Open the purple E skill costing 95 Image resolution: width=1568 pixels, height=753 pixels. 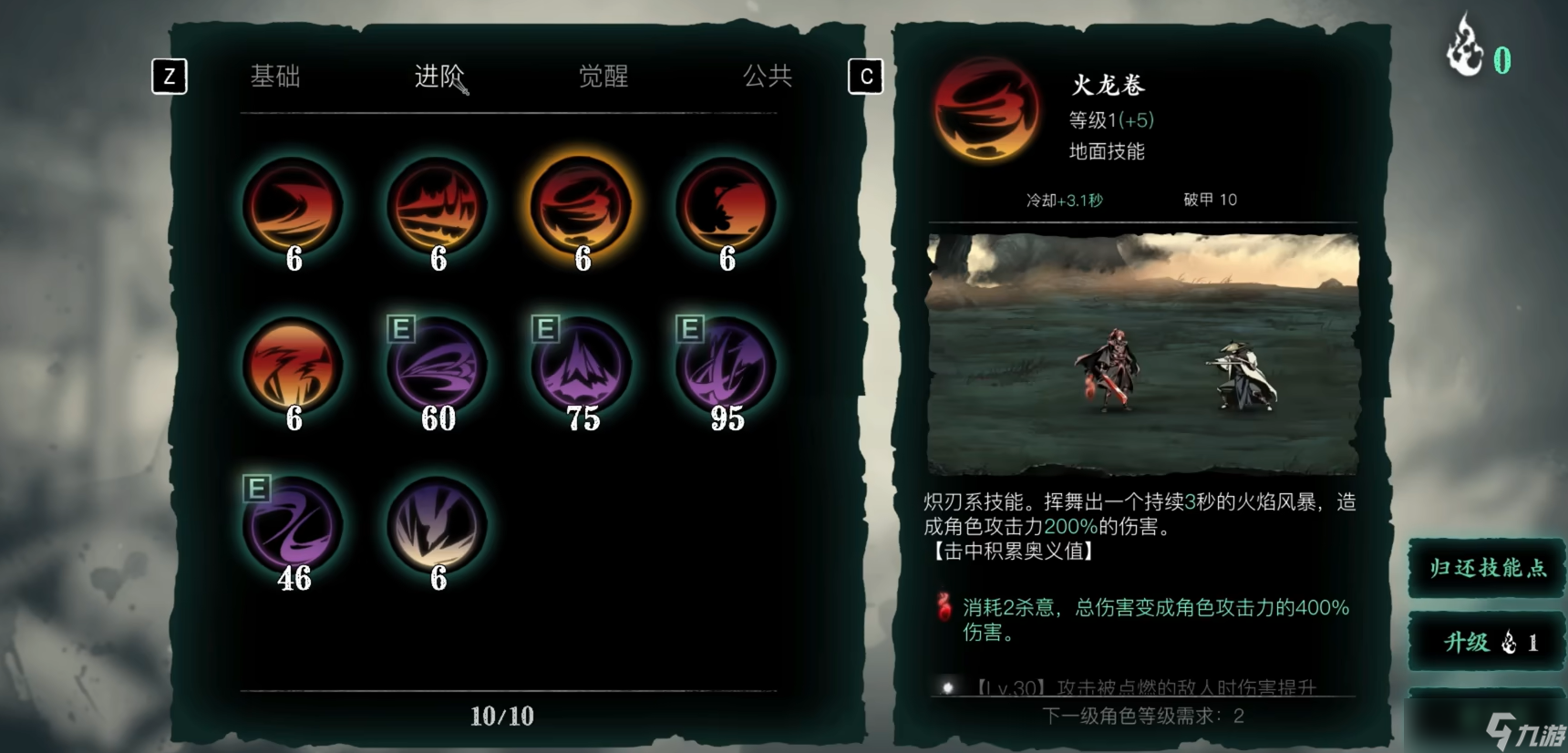click(x=725, y=367)
